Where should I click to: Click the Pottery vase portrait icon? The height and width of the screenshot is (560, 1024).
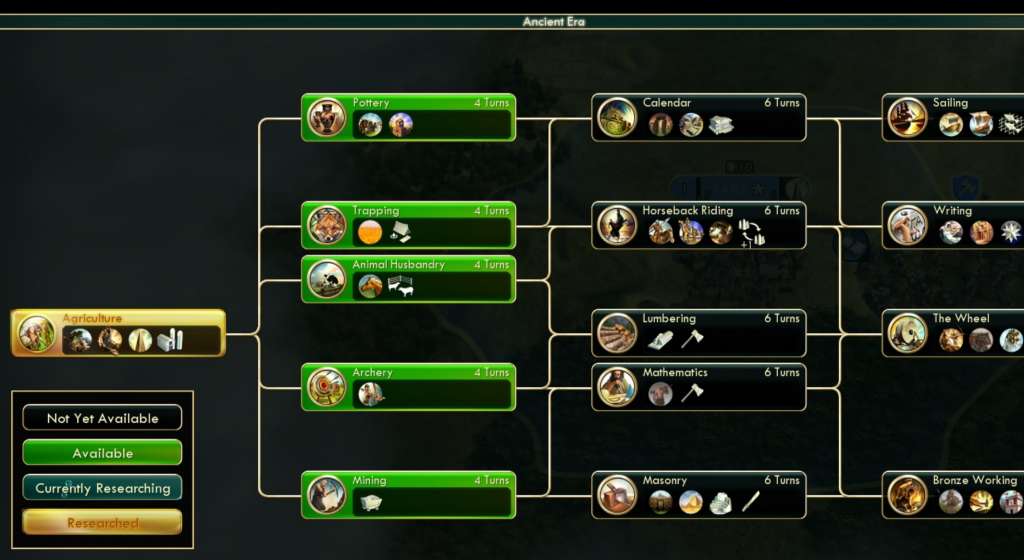[327, 118]
